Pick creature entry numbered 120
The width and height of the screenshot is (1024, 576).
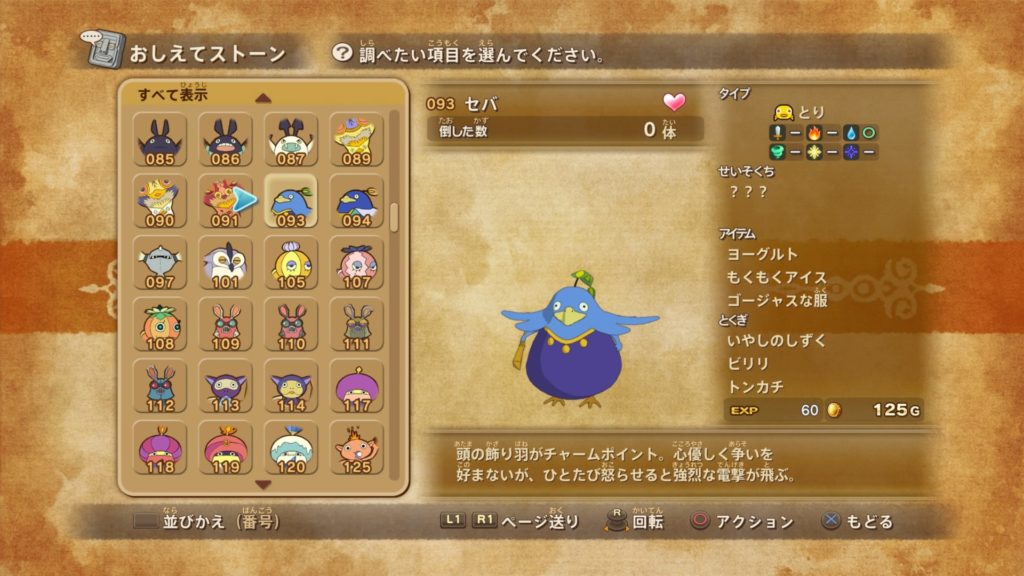pyautogui.click(x=291, y=449)
